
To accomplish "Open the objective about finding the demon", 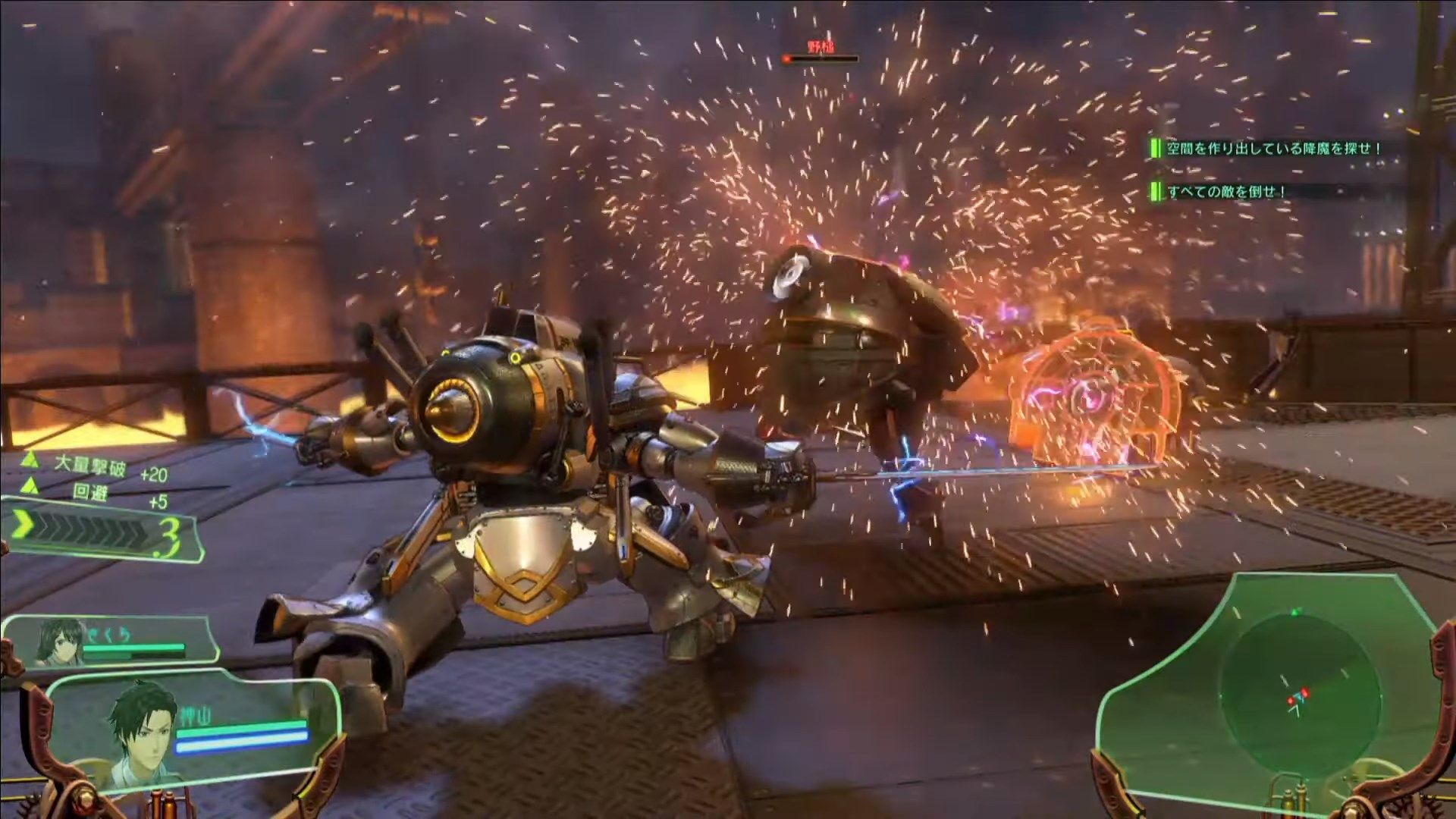I will 1272,149.
